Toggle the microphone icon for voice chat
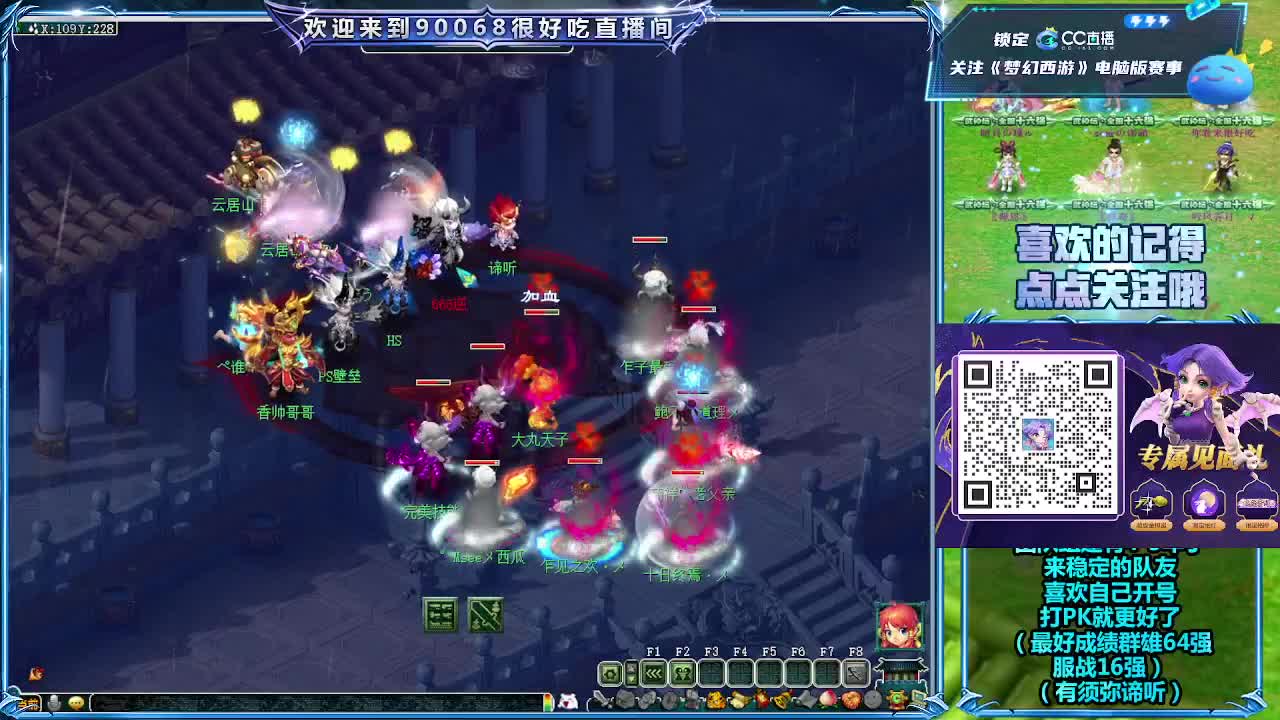Image resolution: width=1280 pixels, height=720 pixels. pos(55,701)
